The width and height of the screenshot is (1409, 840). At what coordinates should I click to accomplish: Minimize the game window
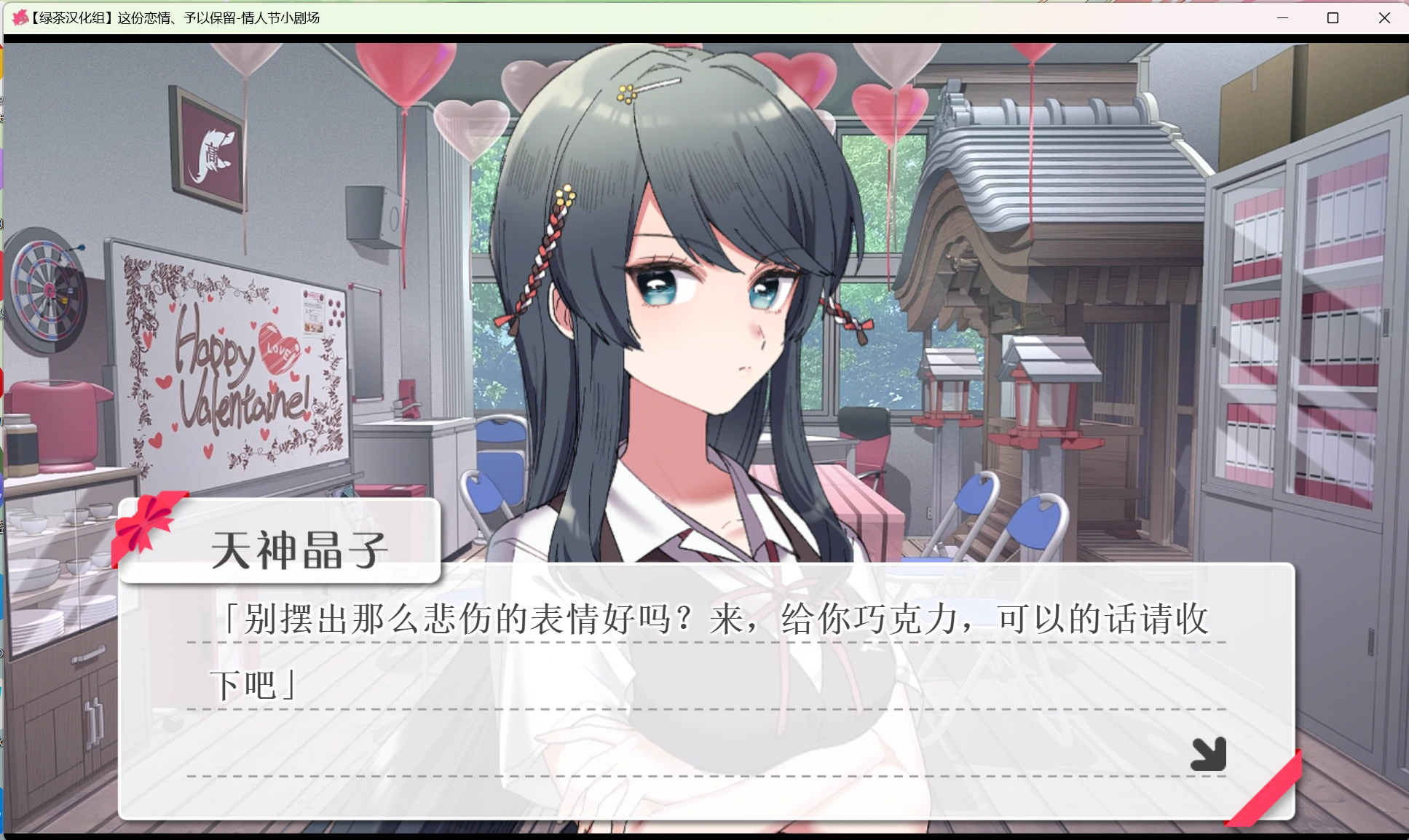click(1284, 17)
